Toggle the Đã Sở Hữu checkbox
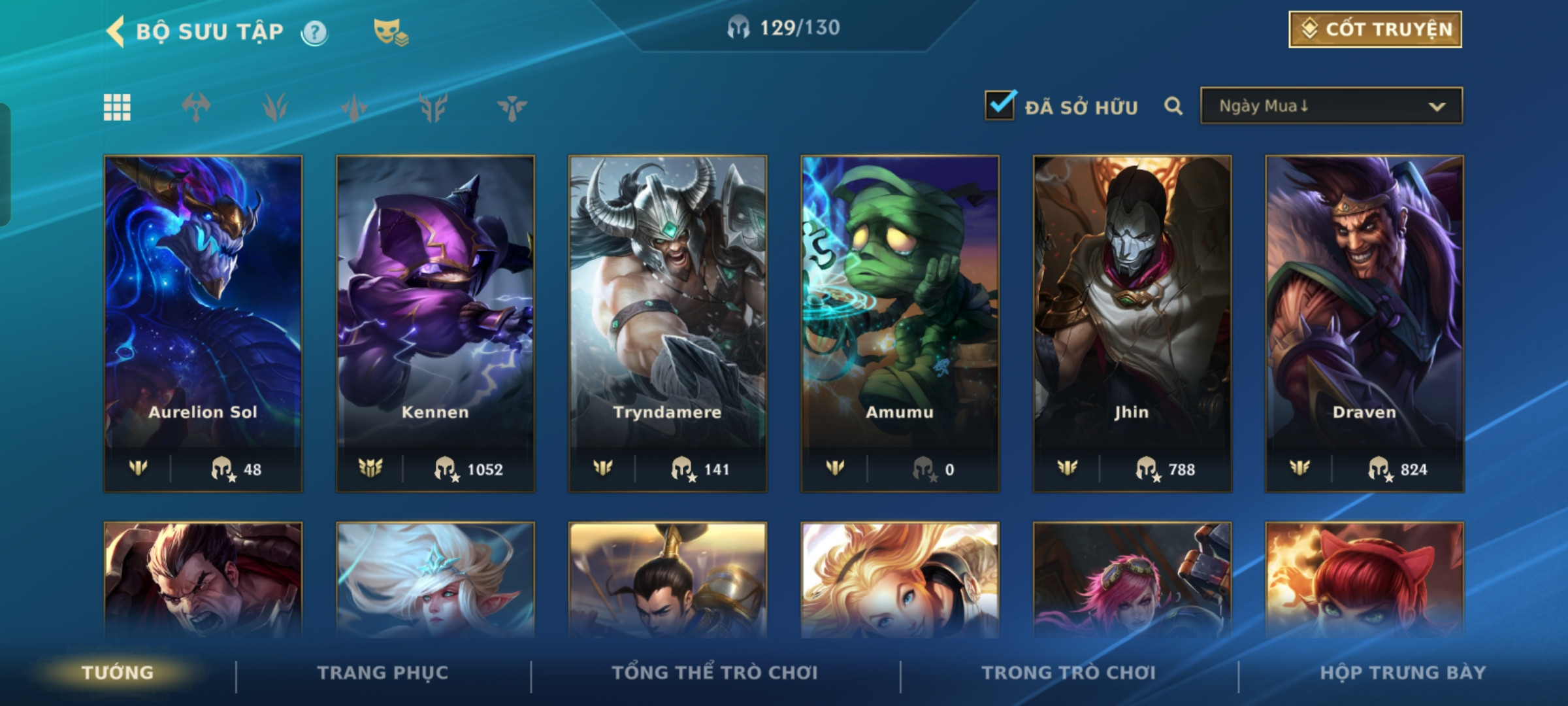The height and width of the screenshot is (706, 1568). coord(1000,106)
